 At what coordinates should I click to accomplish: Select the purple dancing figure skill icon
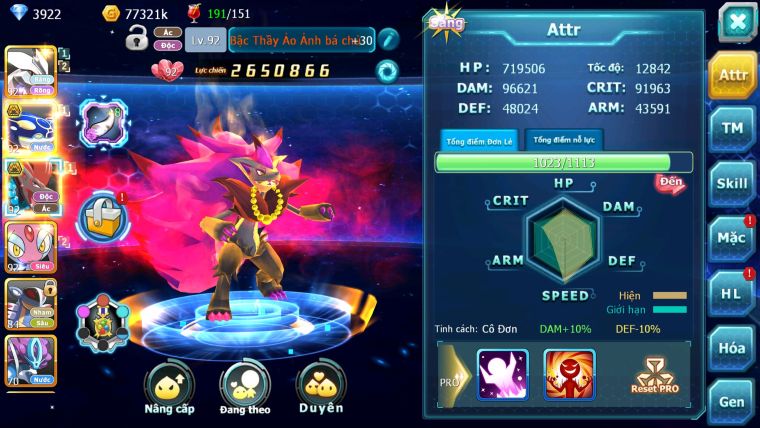[502, 374]
